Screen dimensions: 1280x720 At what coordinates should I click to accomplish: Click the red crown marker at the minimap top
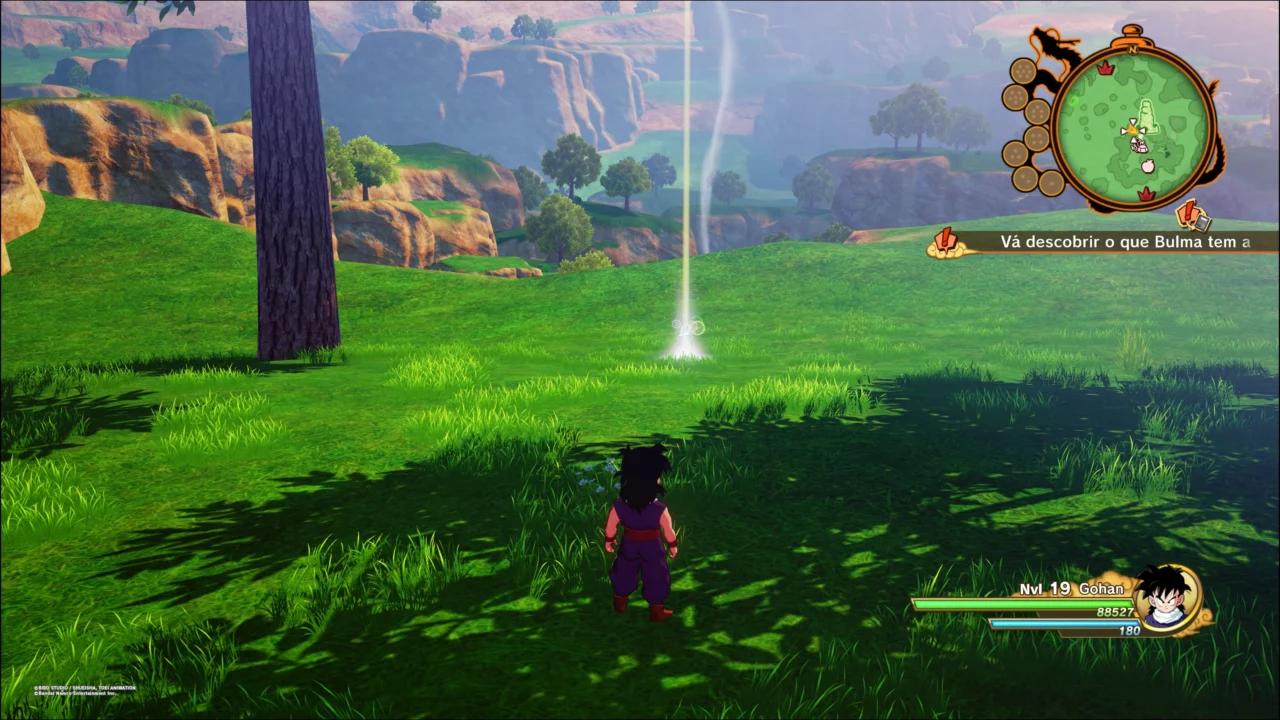coord(1105,68)
